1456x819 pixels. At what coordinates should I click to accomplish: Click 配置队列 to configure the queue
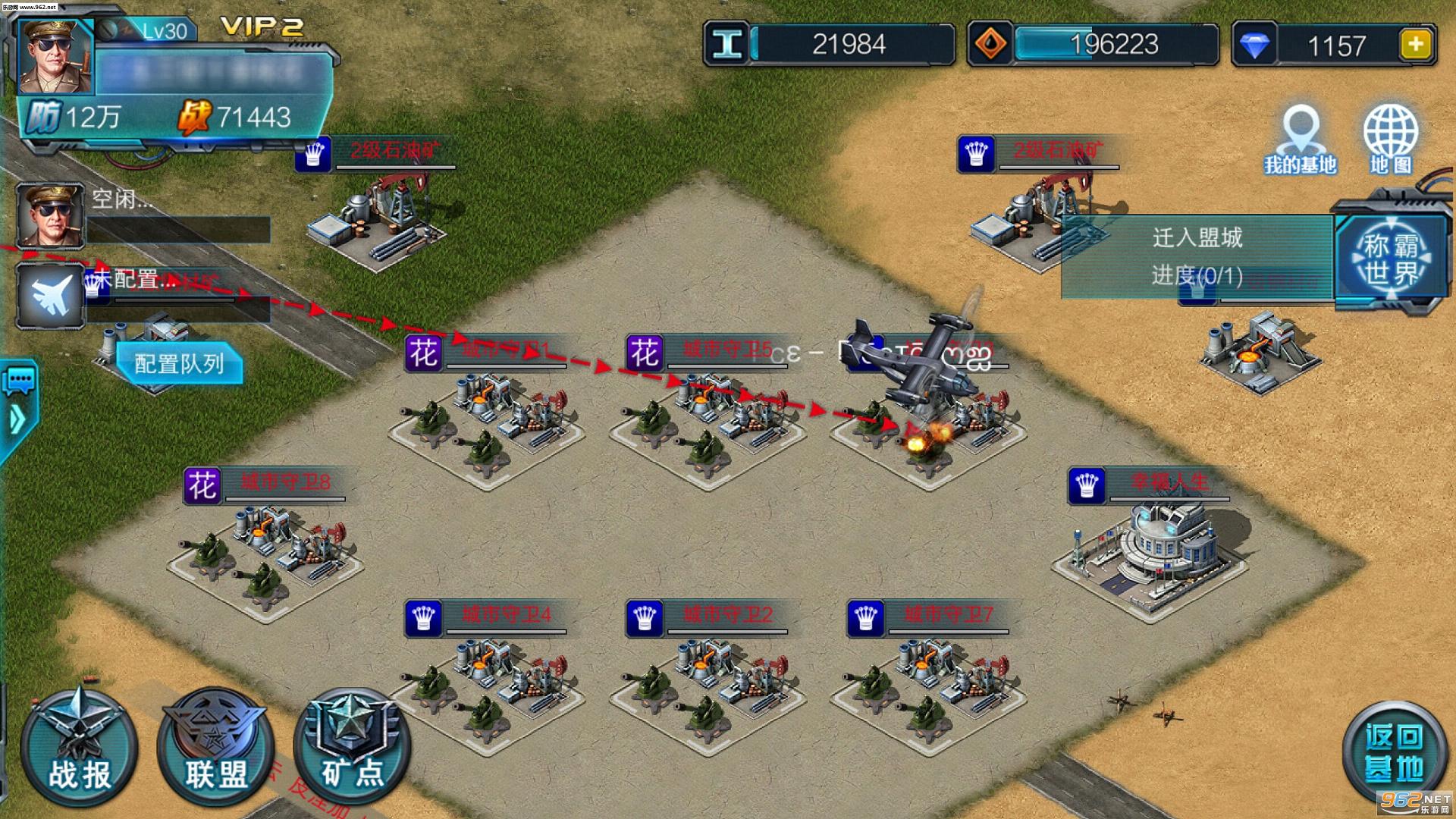[180, 364]
